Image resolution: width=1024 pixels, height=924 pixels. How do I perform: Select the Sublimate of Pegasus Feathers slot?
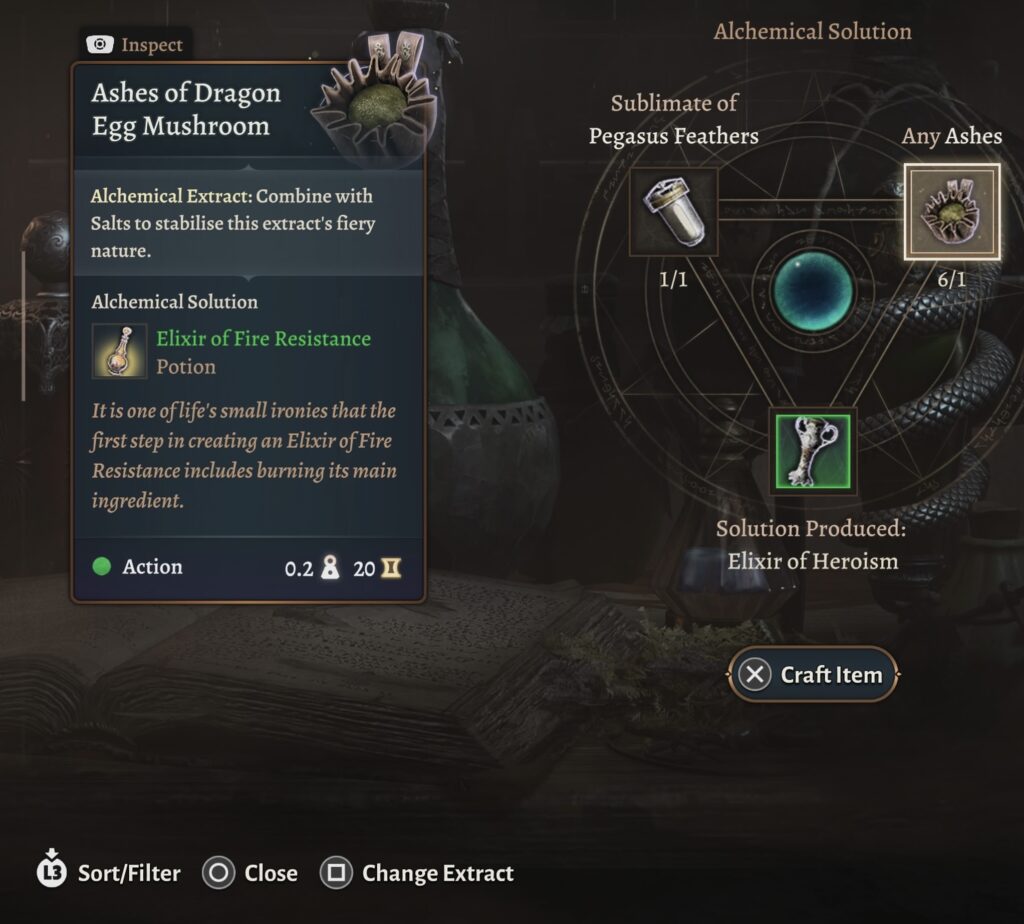(673, 212)
